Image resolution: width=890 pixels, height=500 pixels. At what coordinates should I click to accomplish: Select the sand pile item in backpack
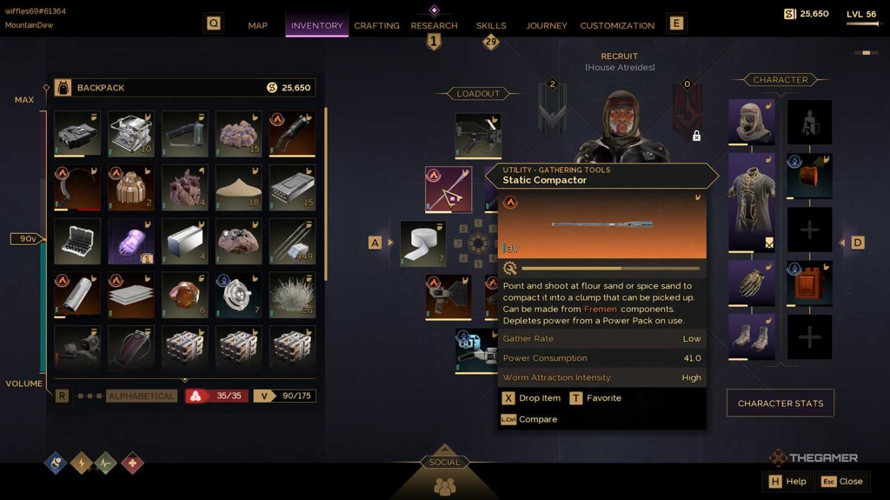click(x=238, y=187)
